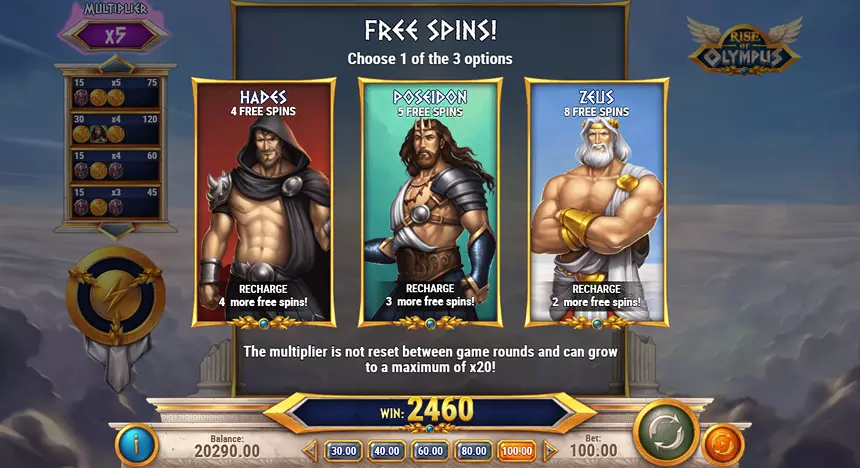Viewport: 860px width, 468px height.
Task: Pick the Zeus 8 free spins card
Action: coord(596,200)
